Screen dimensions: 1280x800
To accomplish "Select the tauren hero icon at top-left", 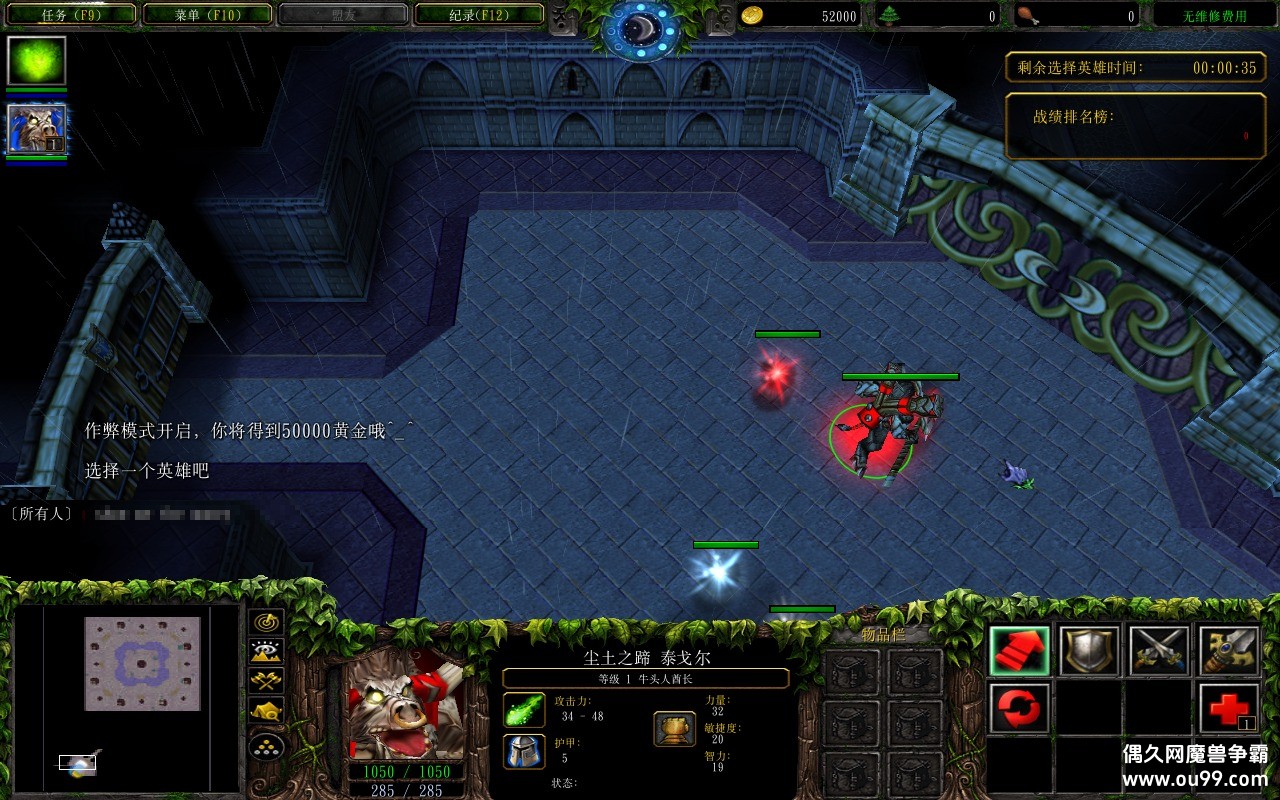I will (x=37, y=129).
